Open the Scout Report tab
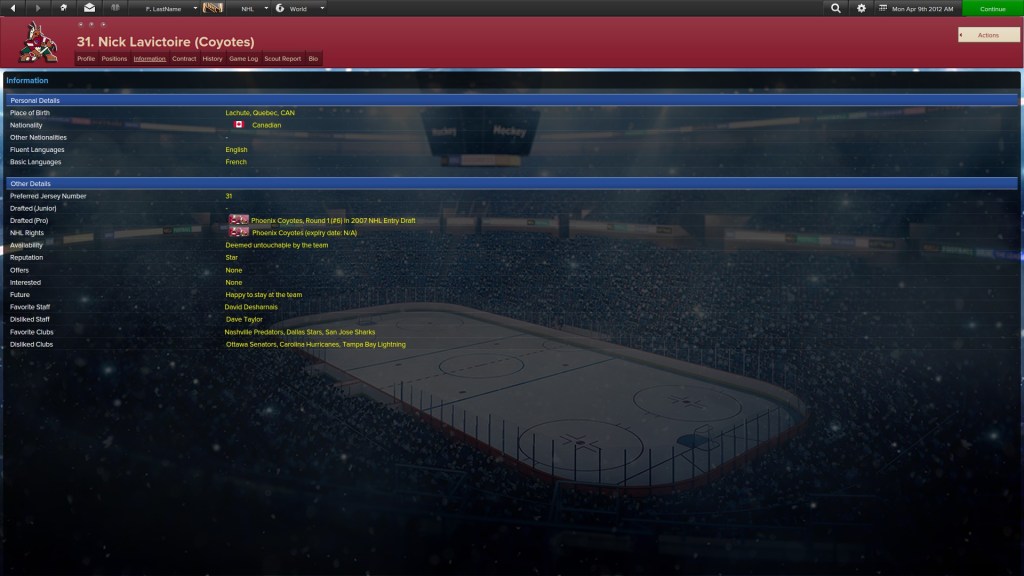This screenshot has width=1024, height=576. click(x=282, y=59)
